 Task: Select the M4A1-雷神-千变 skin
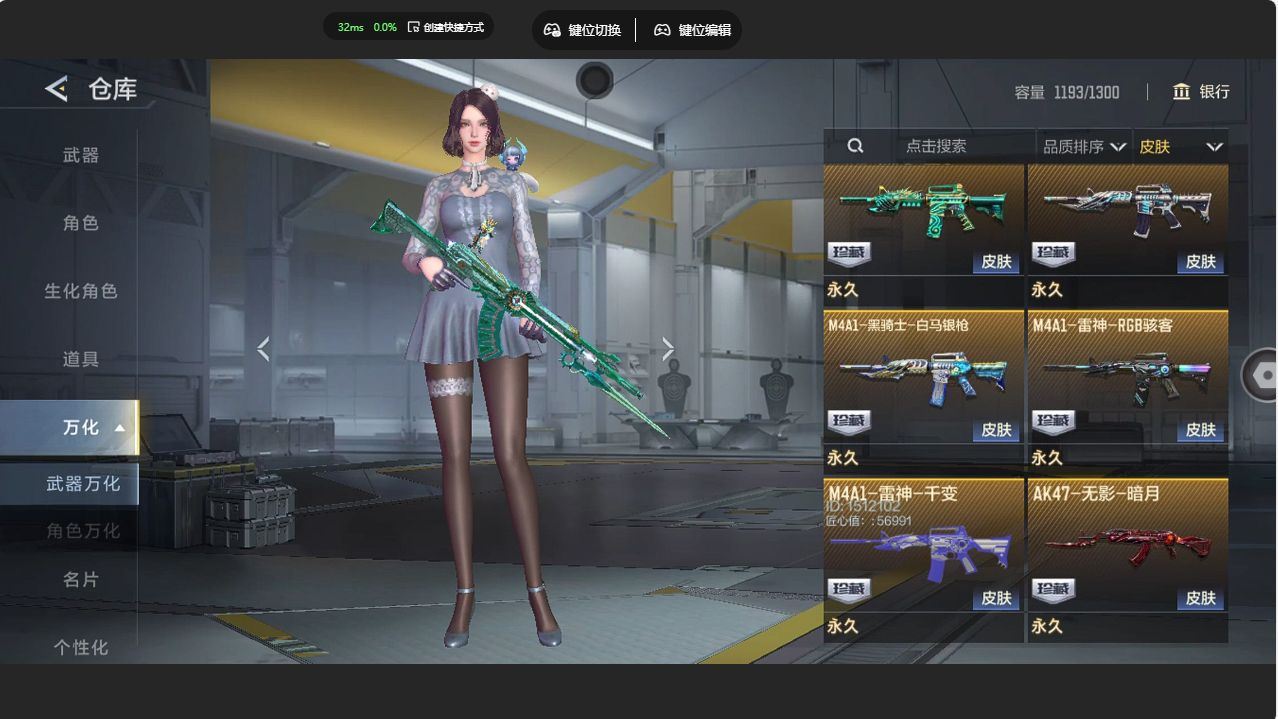point(923,548)
